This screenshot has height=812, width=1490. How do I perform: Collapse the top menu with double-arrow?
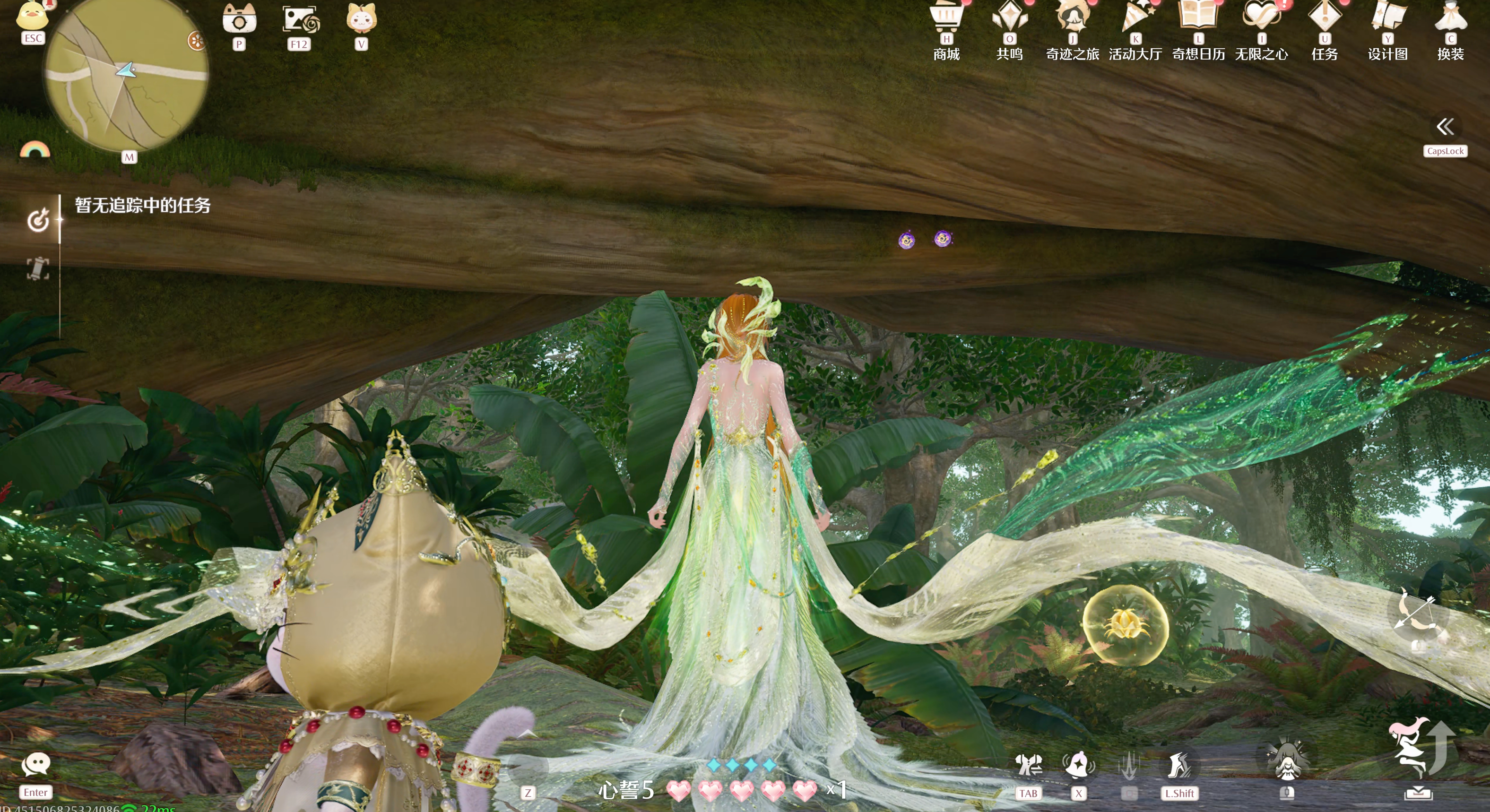(x=1444, y=127)
